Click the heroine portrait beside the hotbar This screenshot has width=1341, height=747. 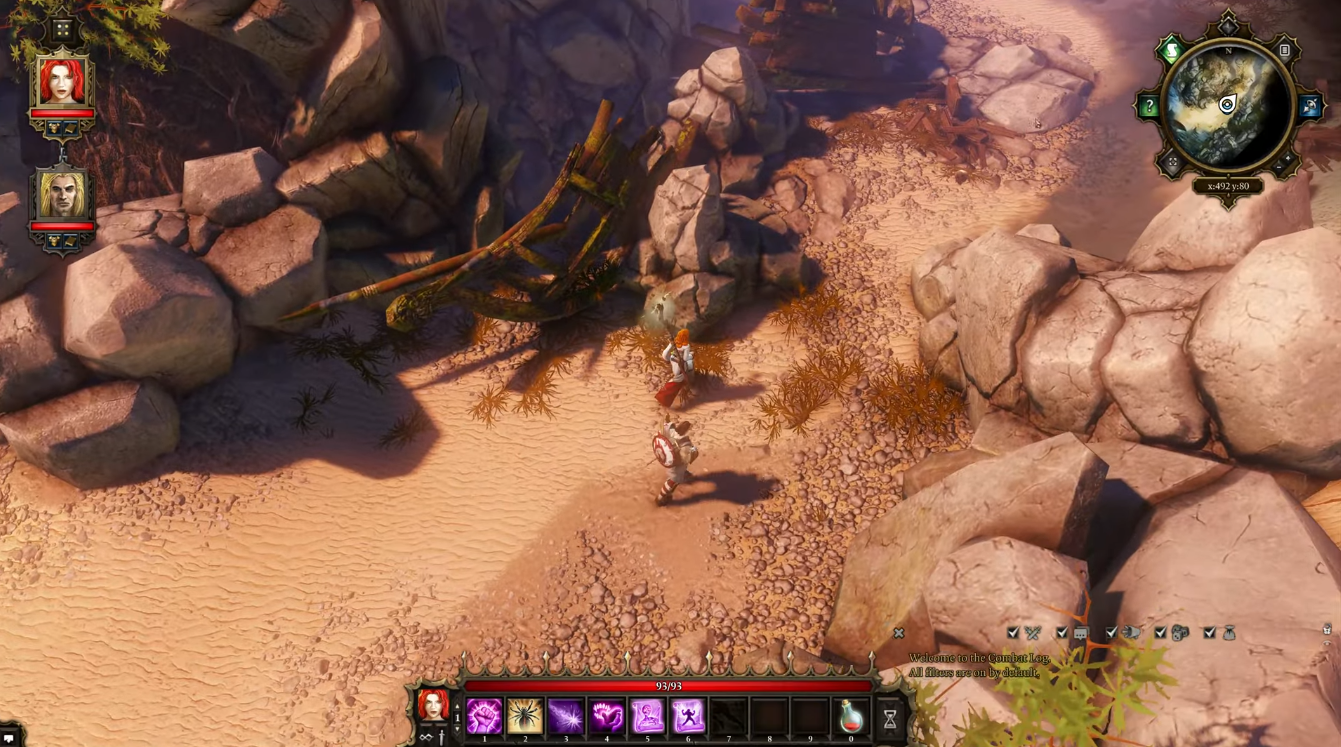(433, 705)
